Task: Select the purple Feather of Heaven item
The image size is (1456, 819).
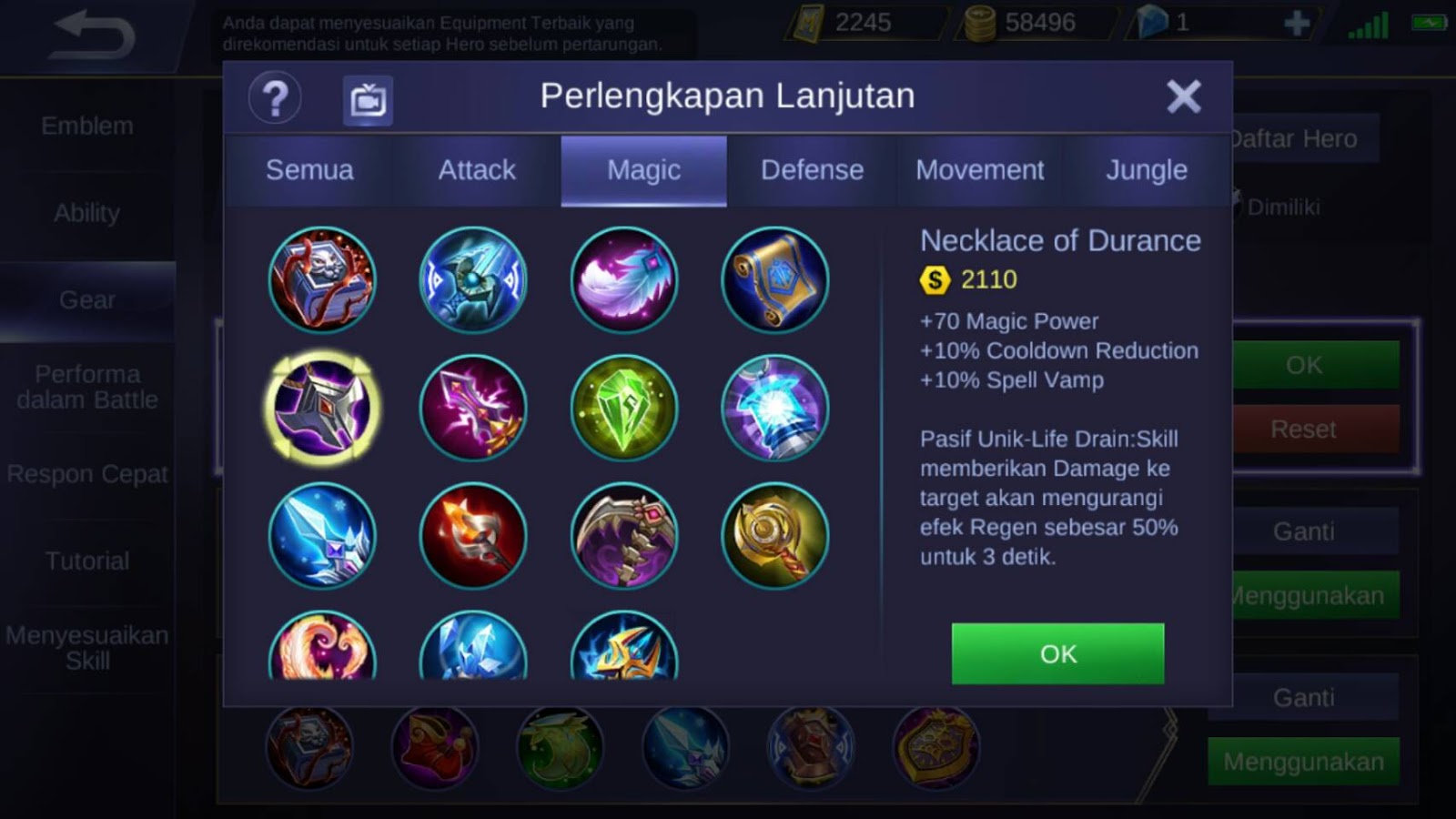Action: point(624,279)
